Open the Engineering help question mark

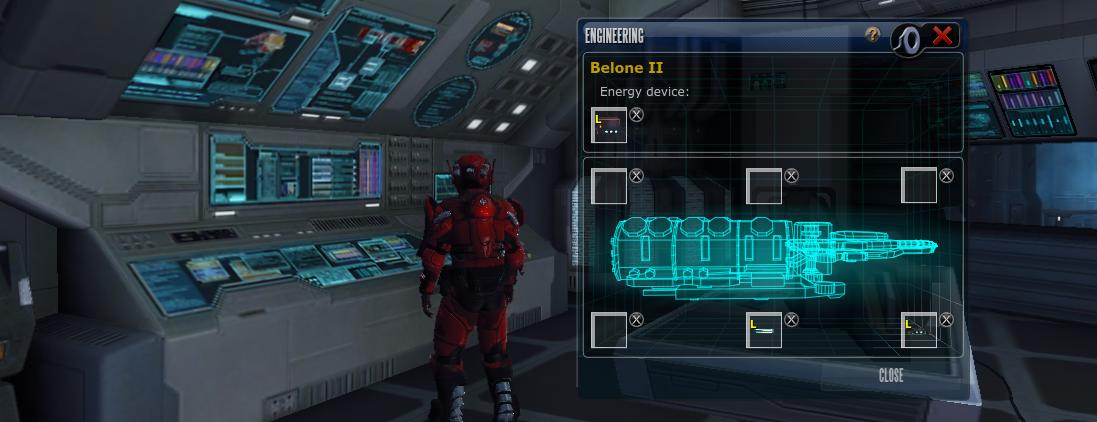click(874, 35)
